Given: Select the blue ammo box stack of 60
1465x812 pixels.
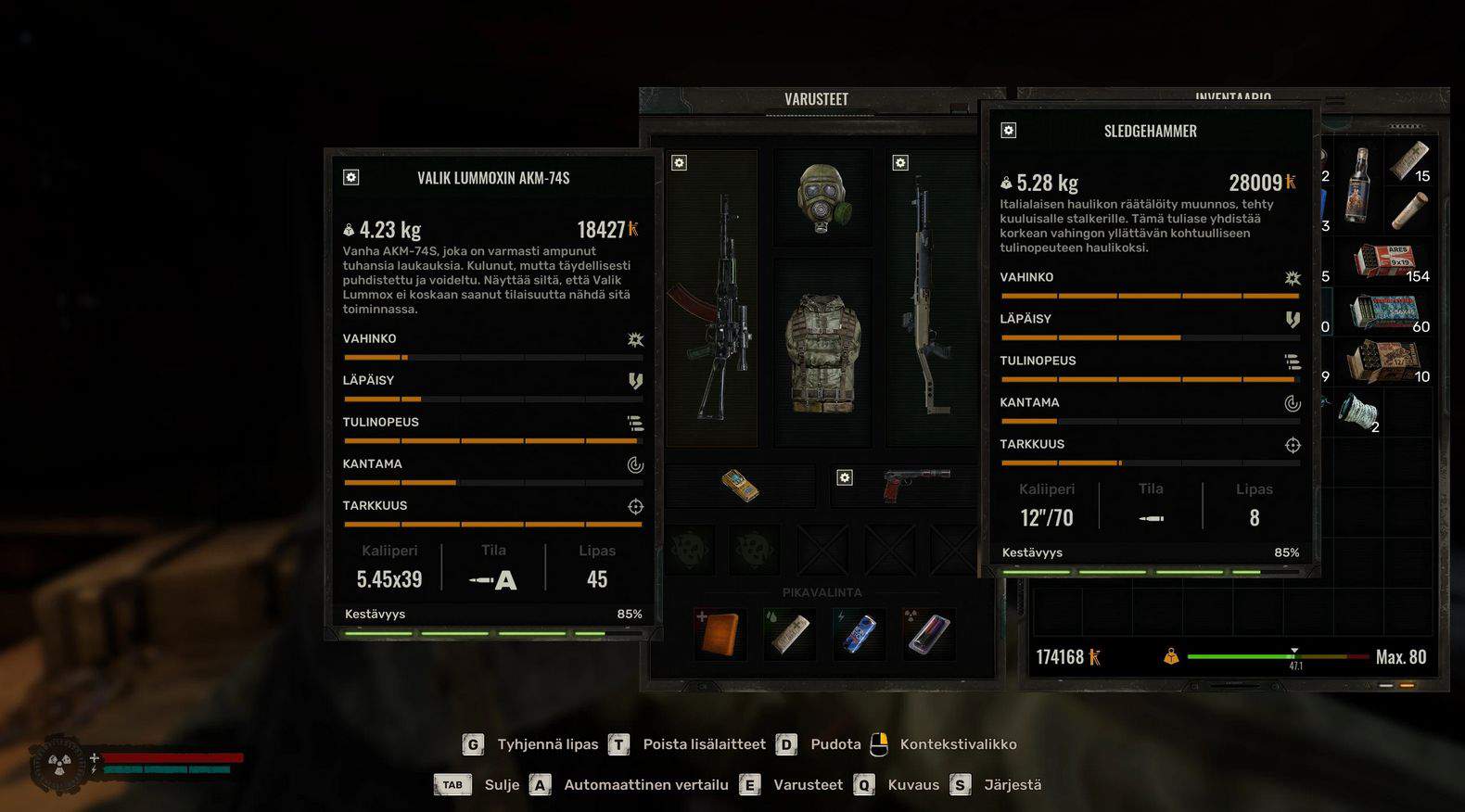Looking at the screenshot, I should coord(1385,313).
